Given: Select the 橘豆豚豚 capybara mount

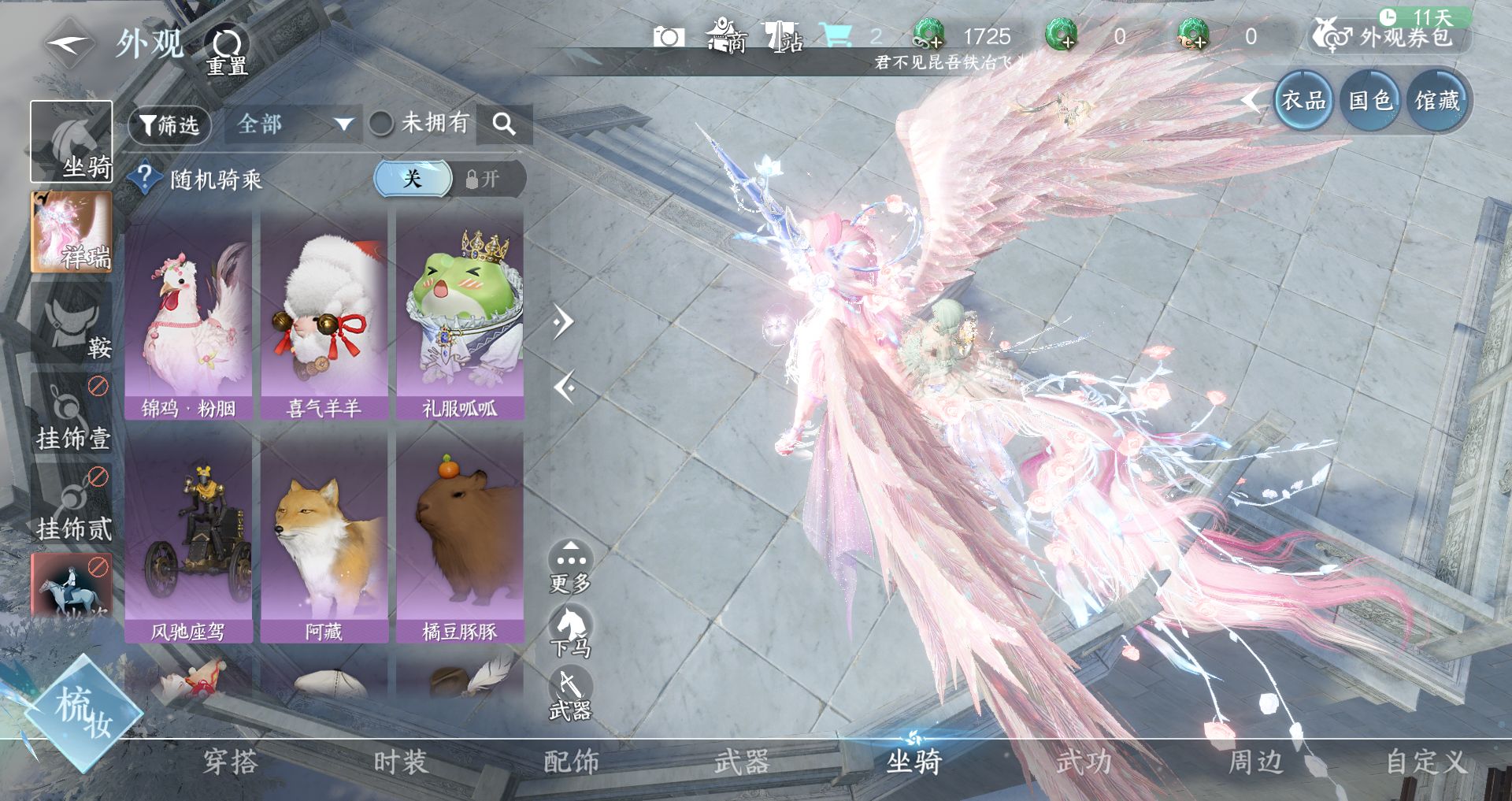Looking at the screenshot, I should pyautogui.click(x=460, y=537).
